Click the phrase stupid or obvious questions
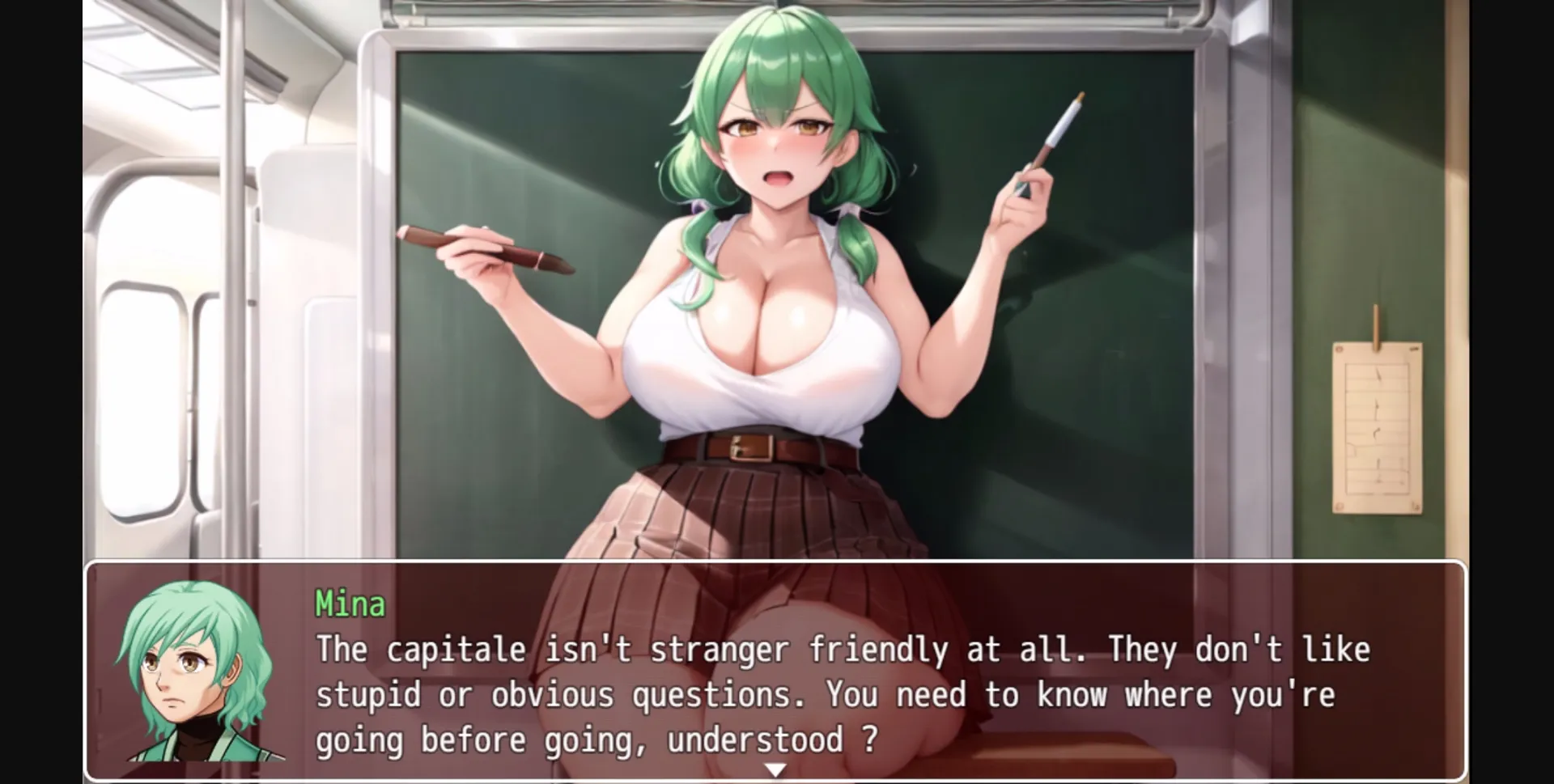1554x784 pixels. click(x=550, y=693)
